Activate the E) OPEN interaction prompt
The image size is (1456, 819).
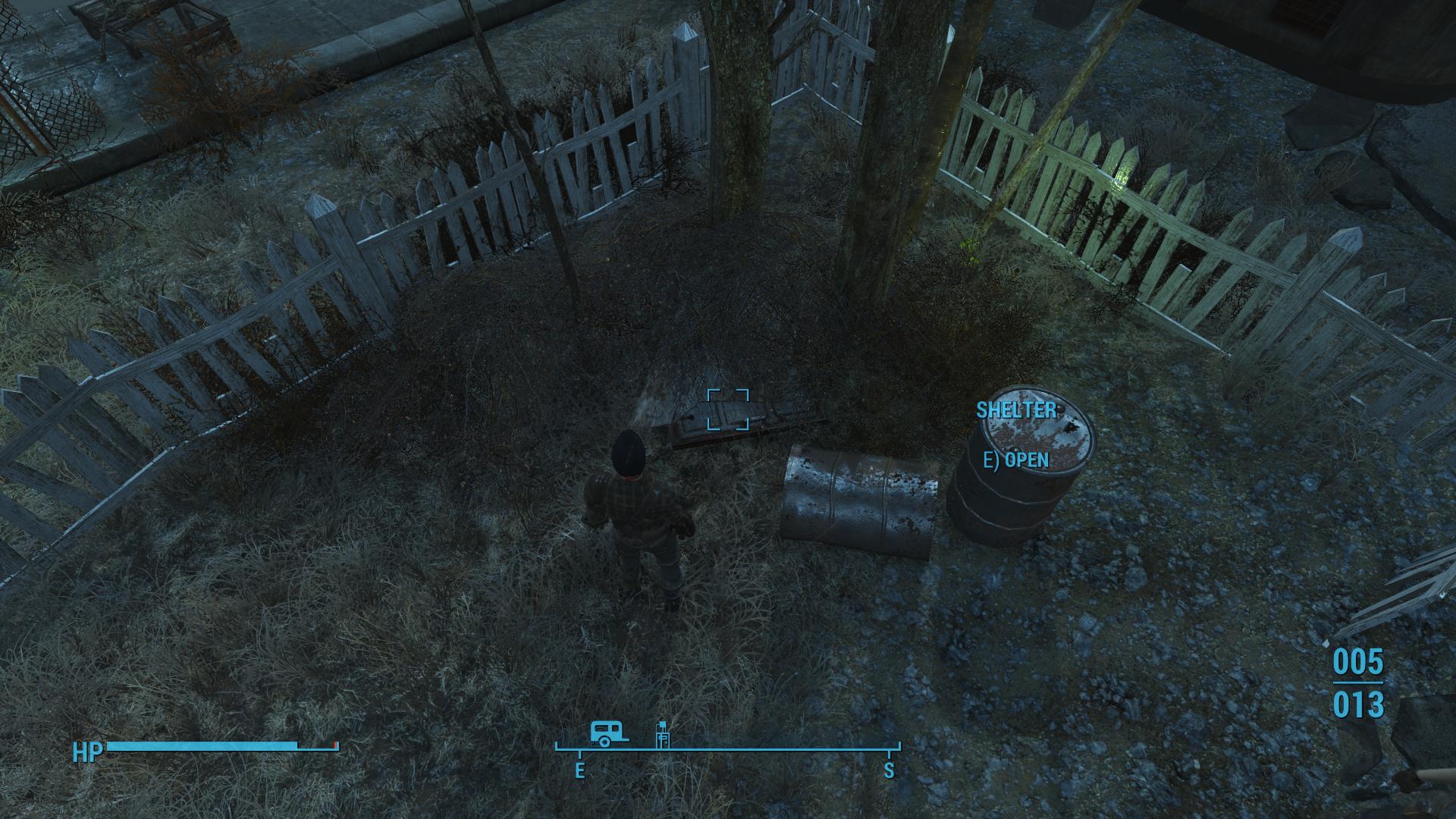[1015, 460]
